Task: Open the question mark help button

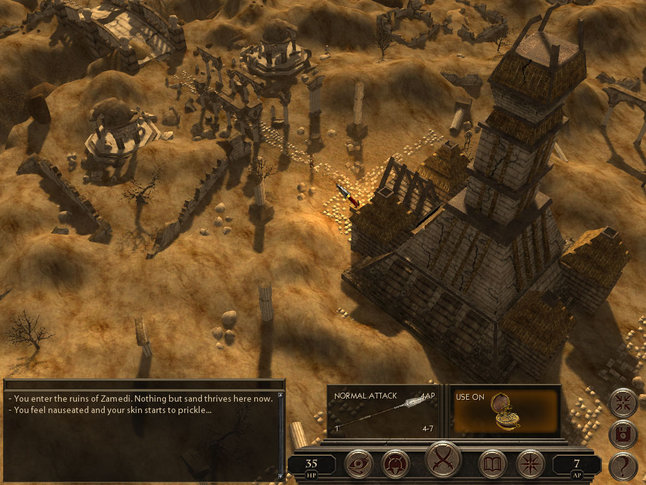Action: [x=623, y=466]
